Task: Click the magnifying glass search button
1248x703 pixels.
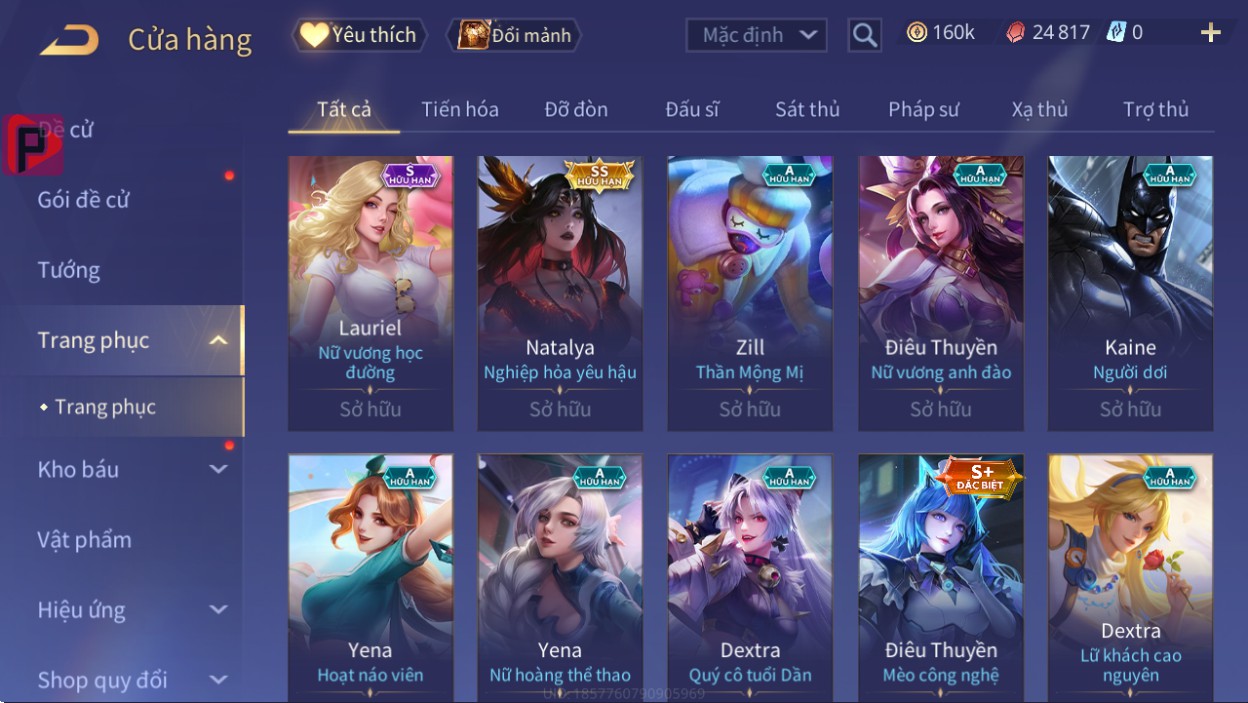Action: point(864,36)
